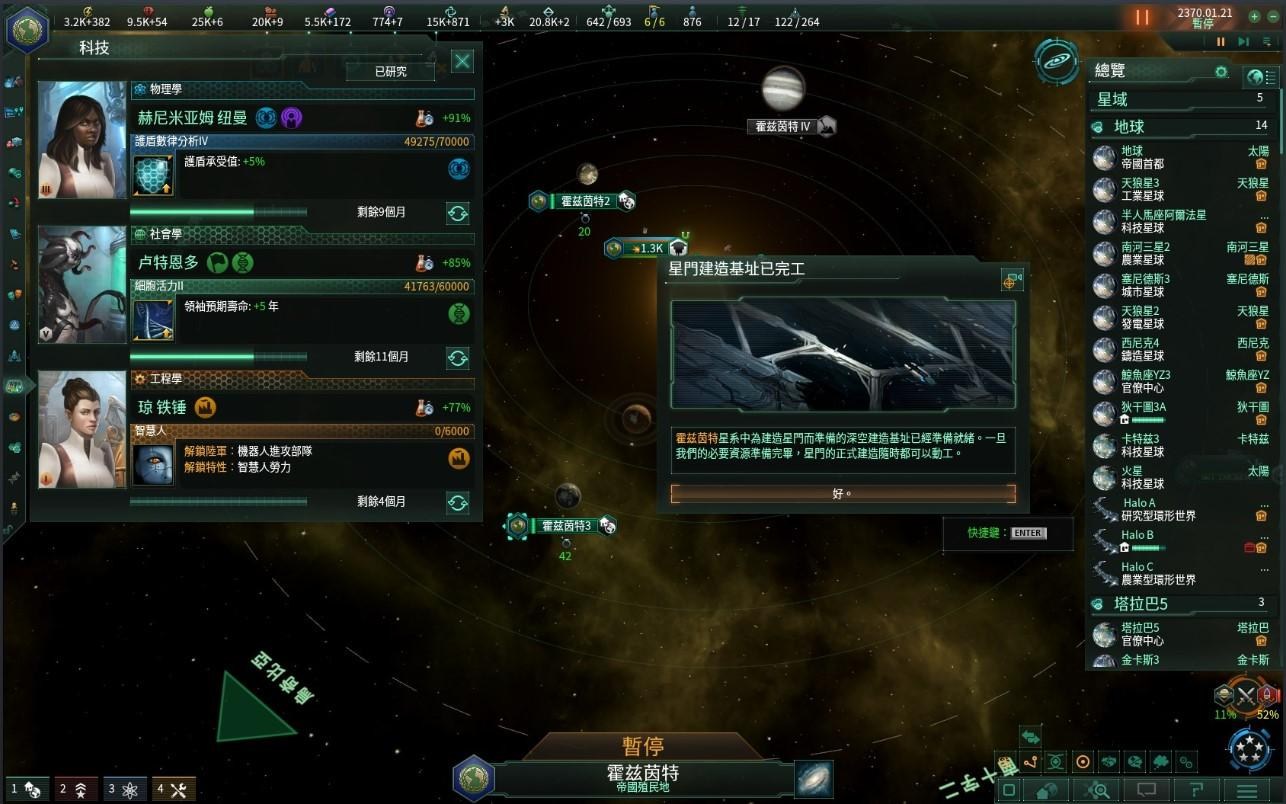
Task: Open the 已研究 researched list
Action: [x=391, y=71]
